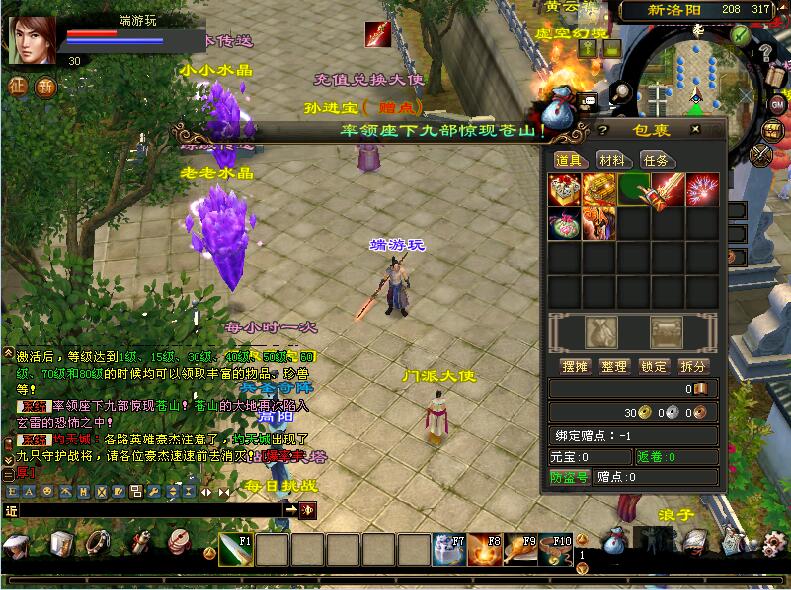This screenshot has width=791, height=590.
Task: Switch to the 任务 quest items tab
Action: click(654, 160)
